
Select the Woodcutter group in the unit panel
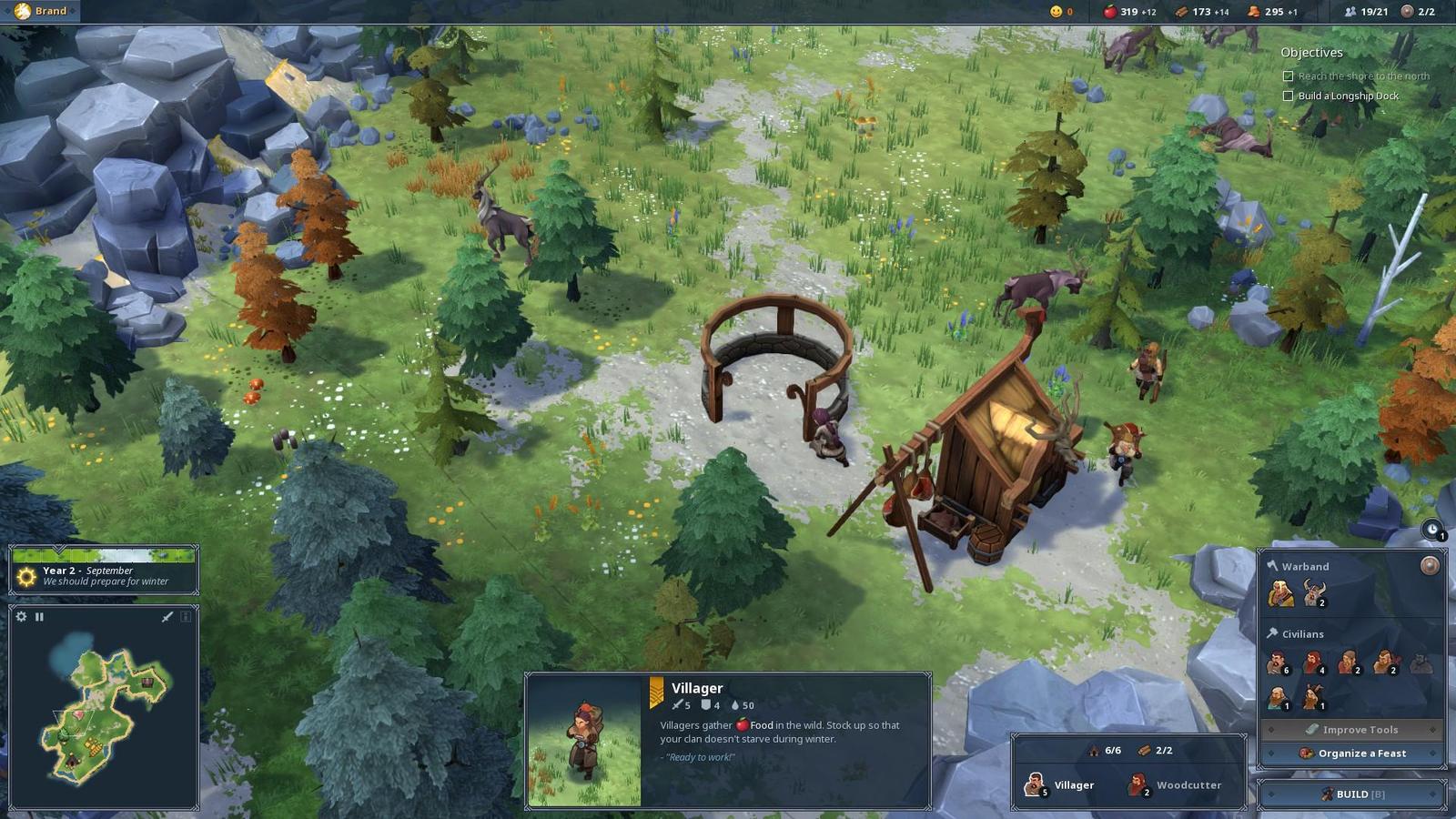(x=1176, y=784)
